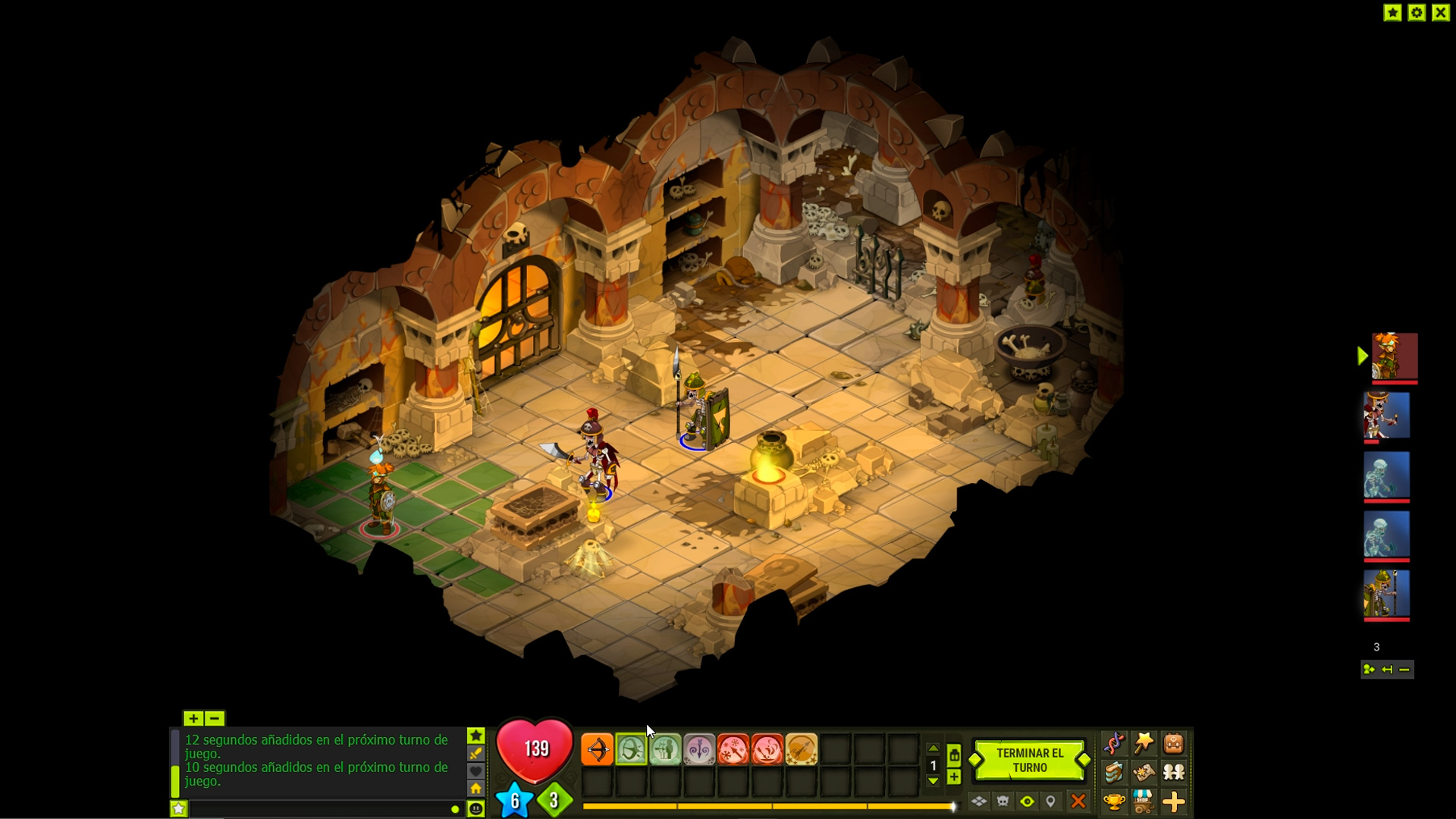The image size is (1456, 819).
Task: Open the spells wand menu
Action: click(1144, 743)
